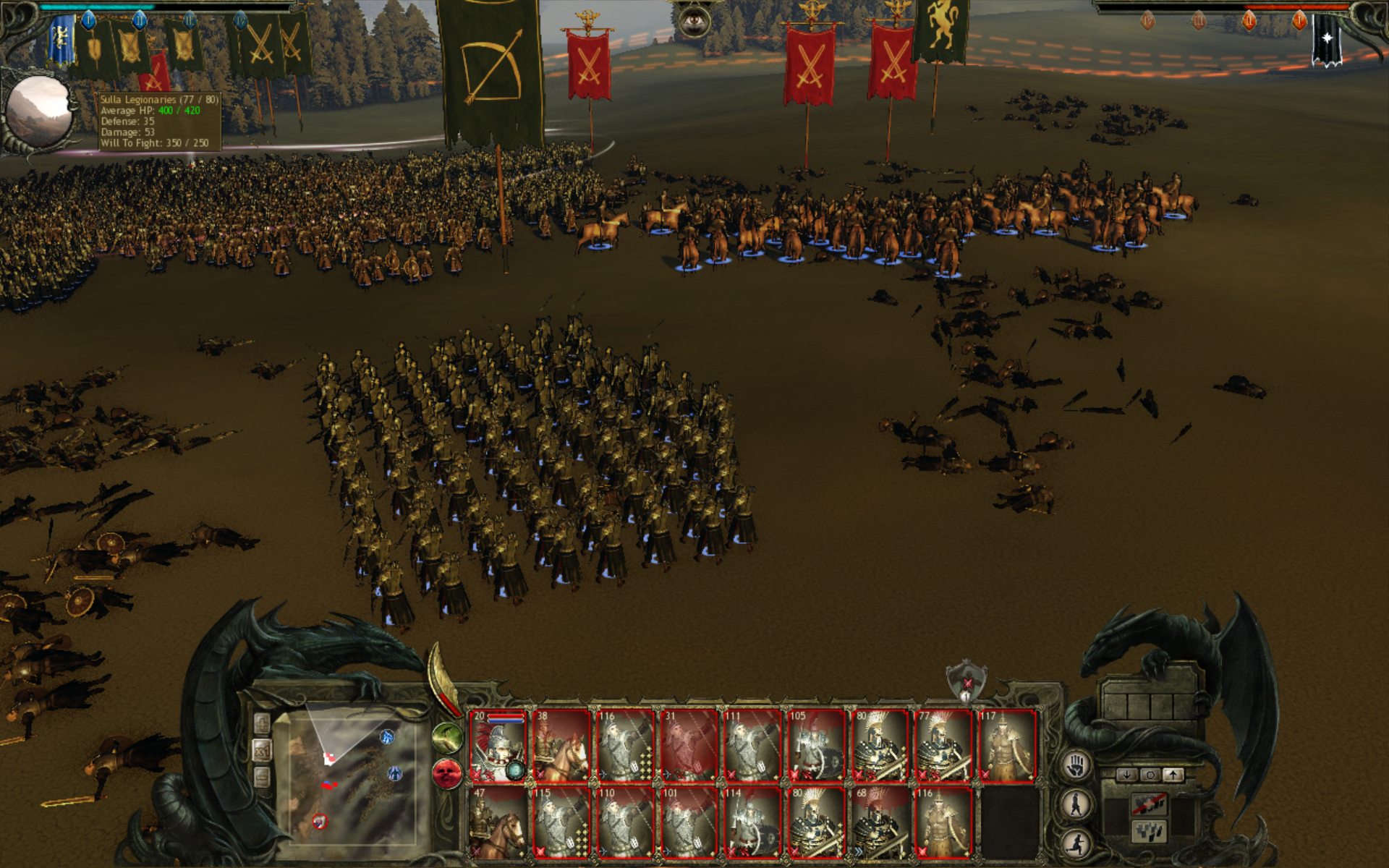Select the legionary card numbered 68
The height and width of the screenshot is (868, 1389).
[880, 823]
